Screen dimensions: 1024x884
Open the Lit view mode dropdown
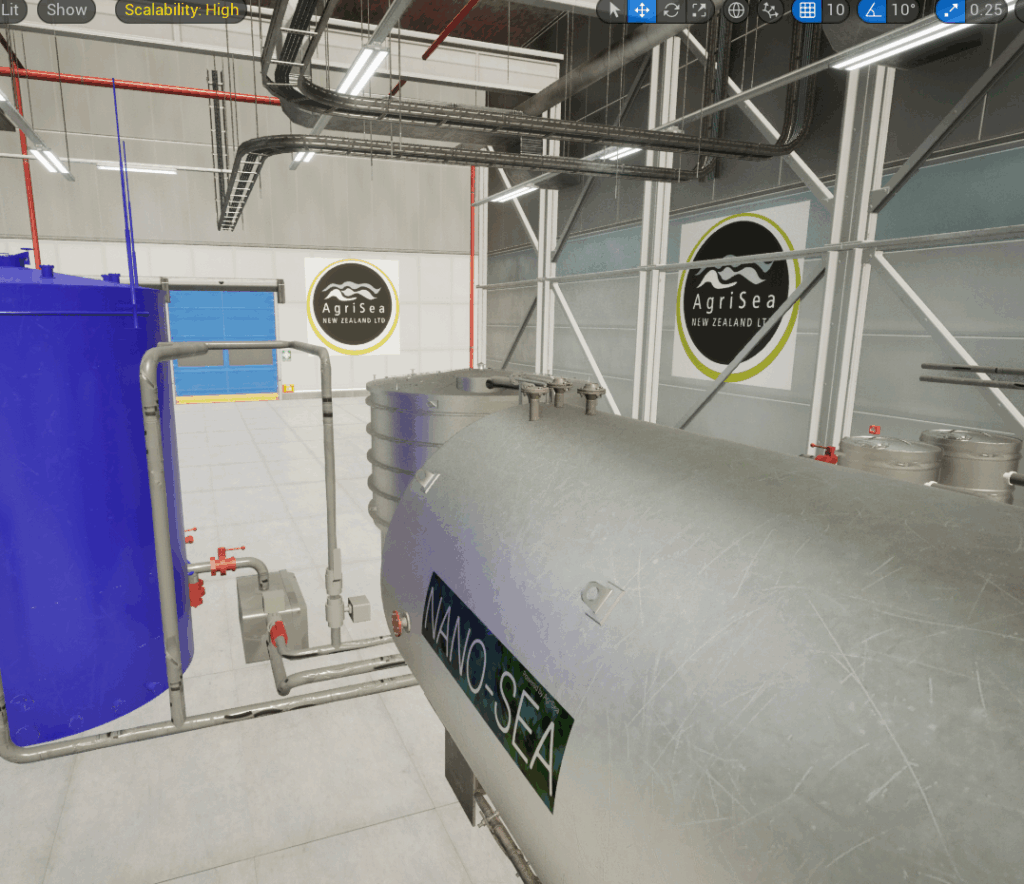(11, 10)
